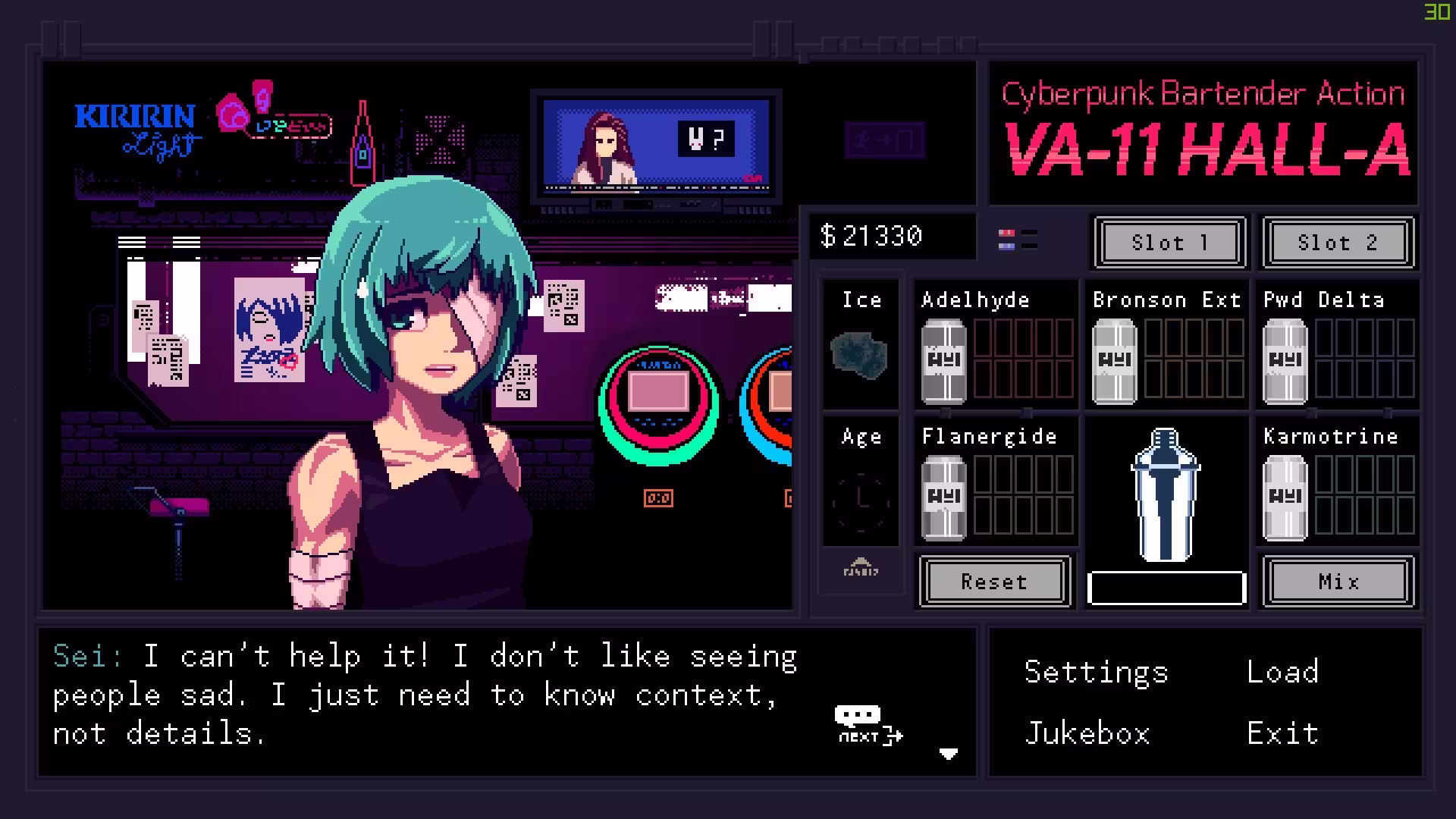This screenshot has width=1456, height=819.
Task: Open the Settings menu
Action: coord(1095,671)
